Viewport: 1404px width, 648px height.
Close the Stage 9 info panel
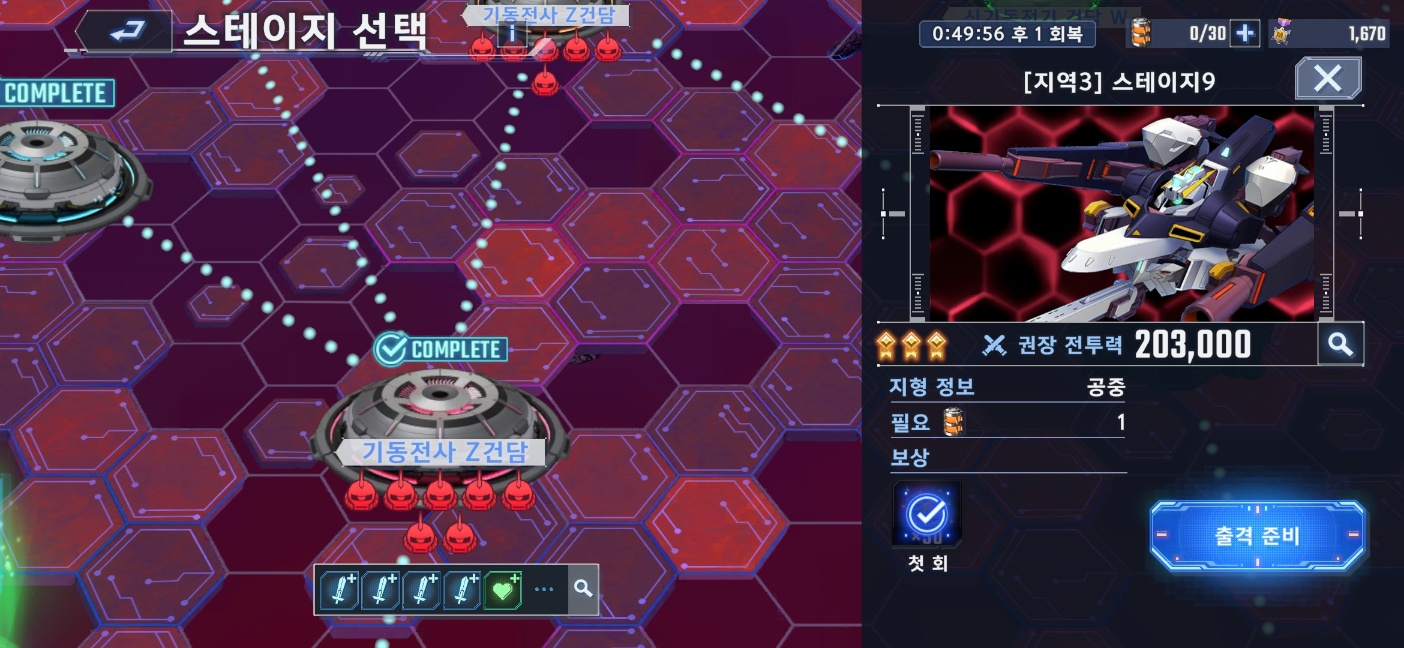click(x=1327, y=78)
